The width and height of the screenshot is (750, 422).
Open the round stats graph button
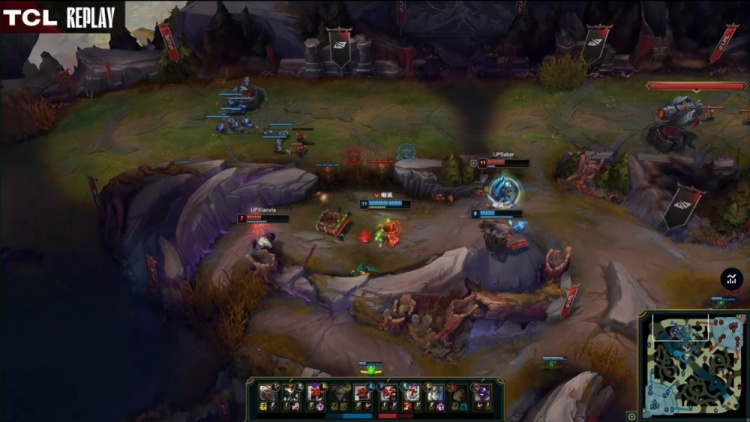pos(731,280)
